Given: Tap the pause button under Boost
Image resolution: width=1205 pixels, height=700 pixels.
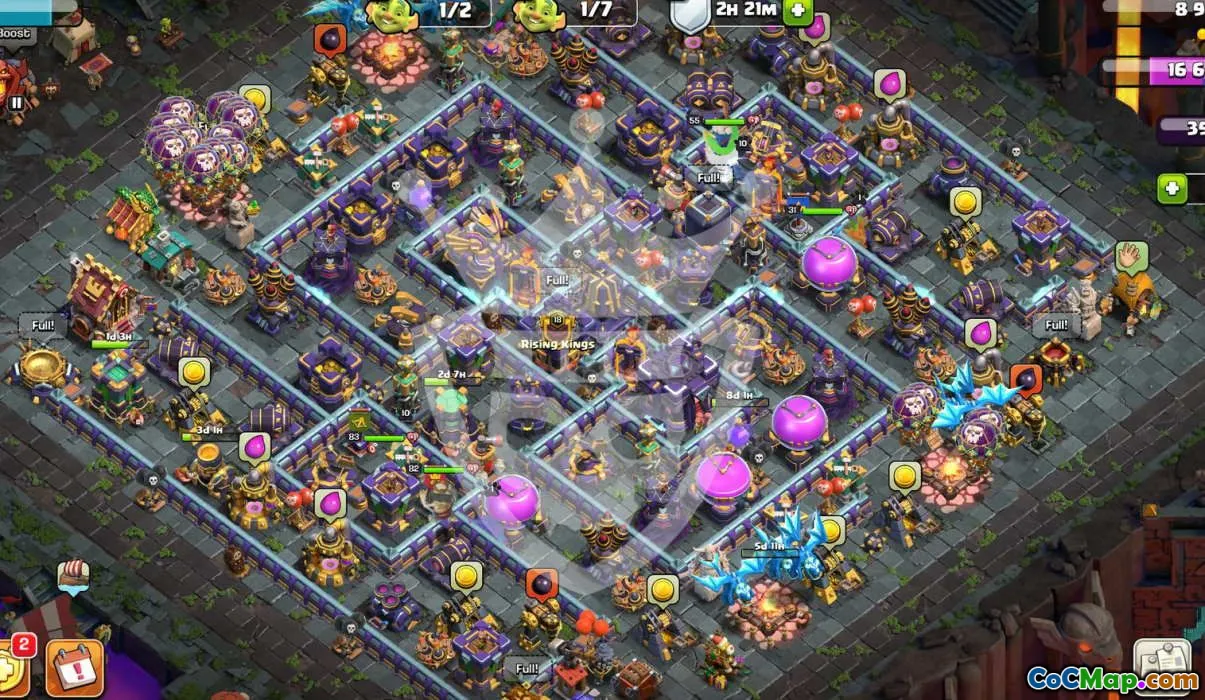Looking at the screenshot, I should click(x=17, y=102).
